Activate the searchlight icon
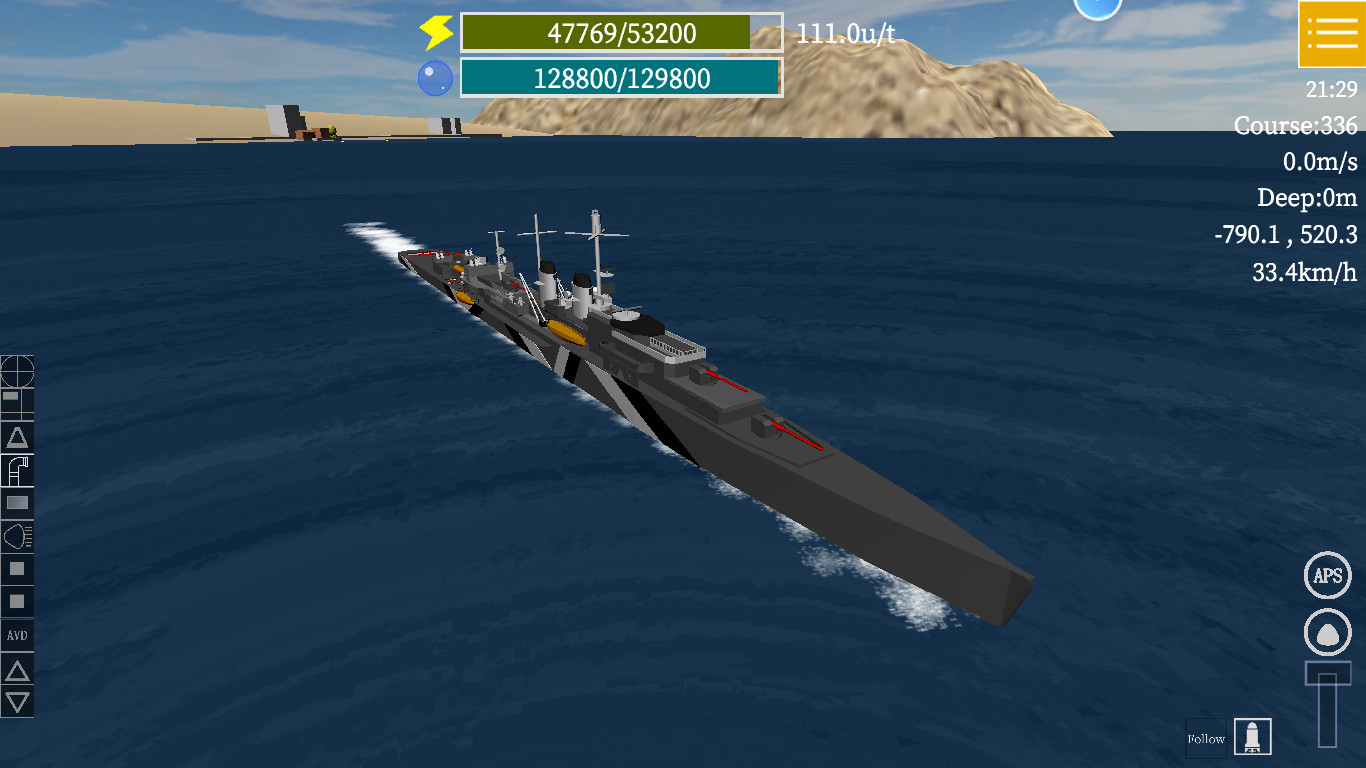 (16, 537)
